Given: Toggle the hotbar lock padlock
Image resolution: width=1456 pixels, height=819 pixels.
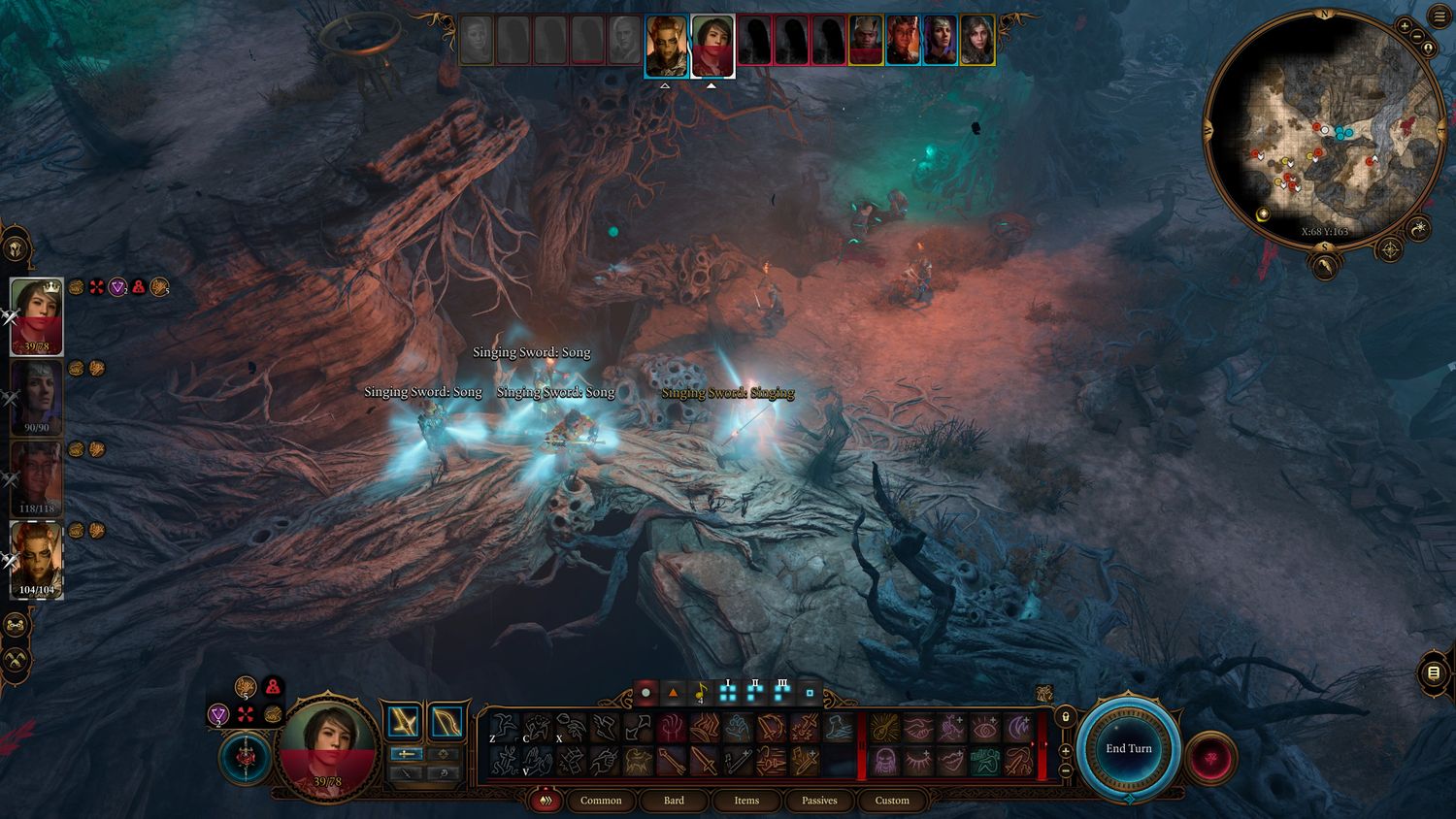Looking at the screenshot, I should [1065, 717].
